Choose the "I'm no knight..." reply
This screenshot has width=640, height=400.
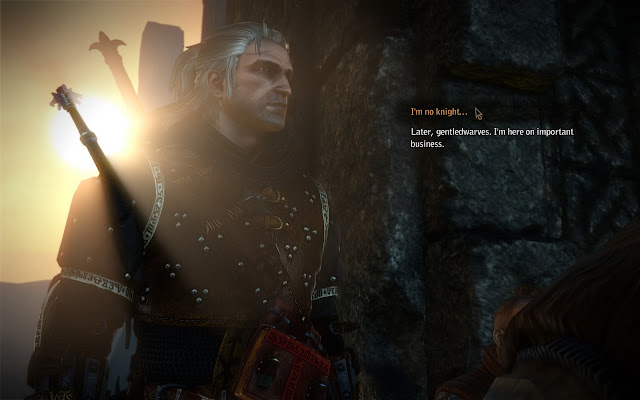pos(439,113)
